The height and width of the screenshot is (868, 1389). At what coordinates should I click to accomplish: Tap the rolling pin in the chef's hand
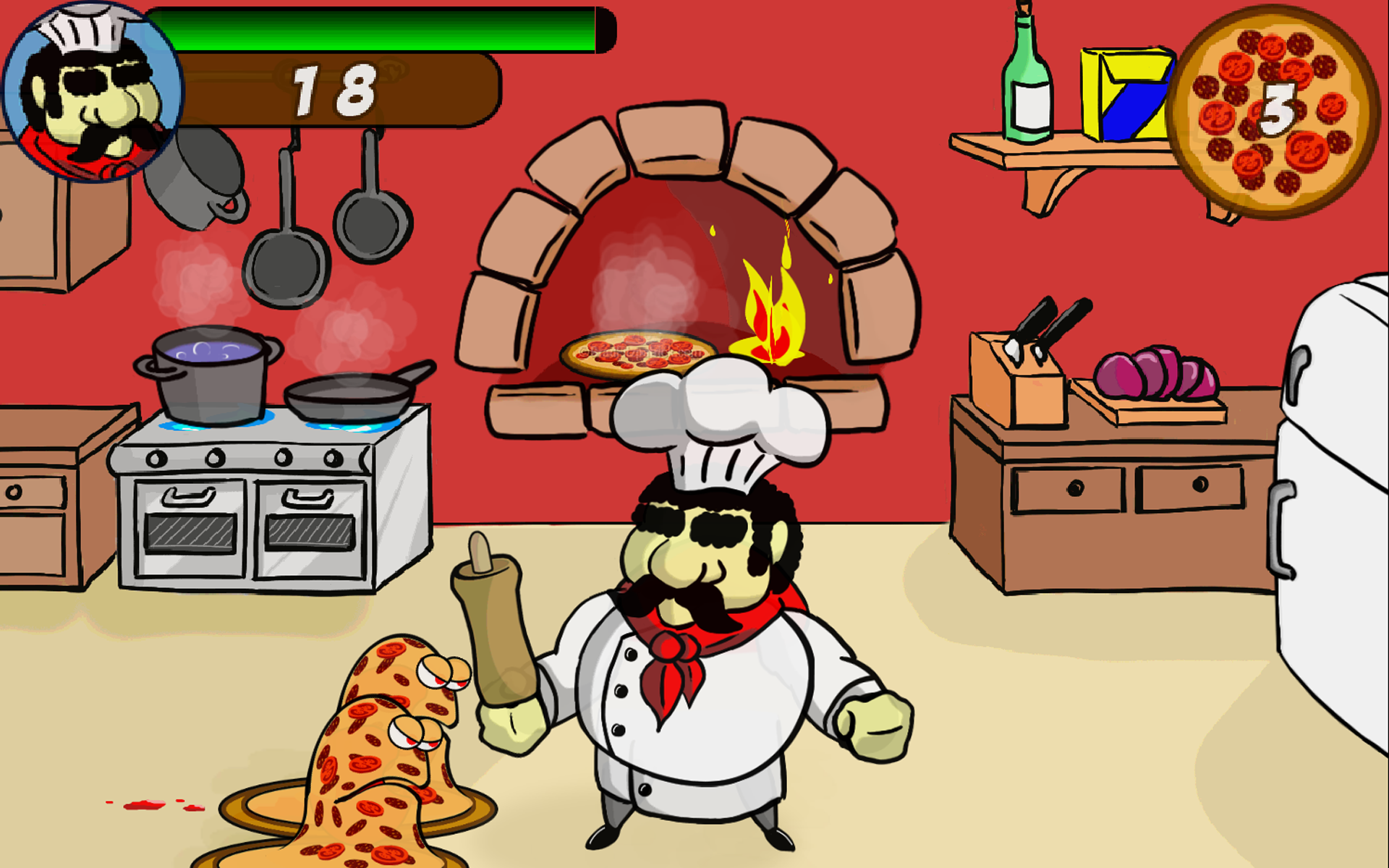(x=496, y=629)
